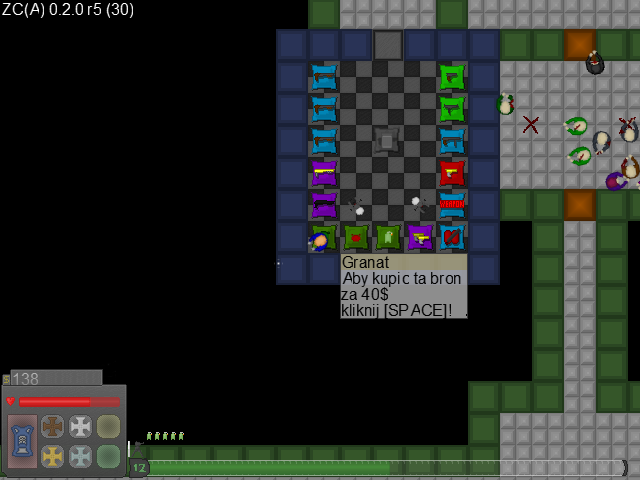This screenshot has width=640, height=480.
Task: Click the brown cross icon
Action: 52,426
